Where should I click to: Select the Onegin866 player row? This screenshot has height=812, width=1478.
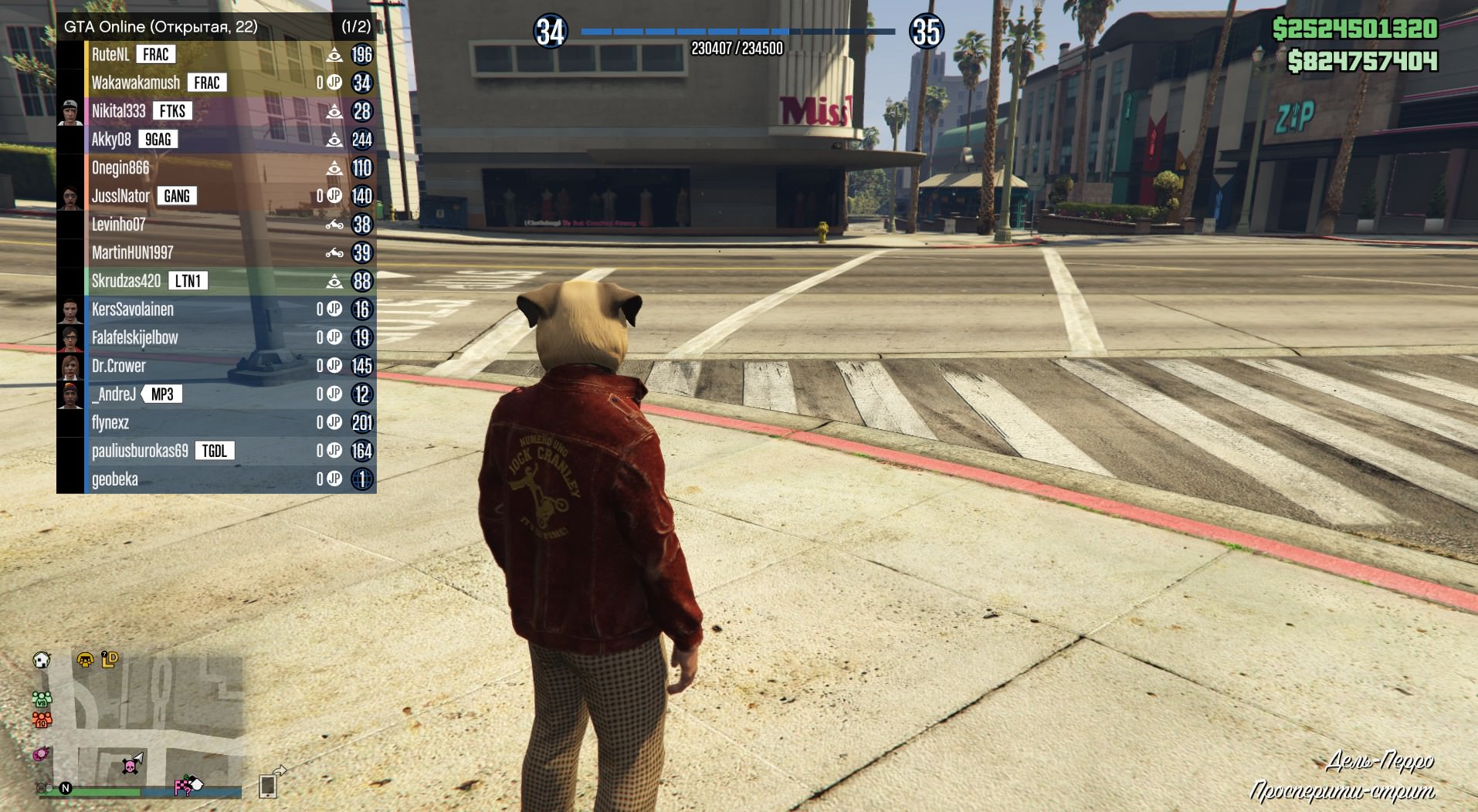click(x=120, y=168)
